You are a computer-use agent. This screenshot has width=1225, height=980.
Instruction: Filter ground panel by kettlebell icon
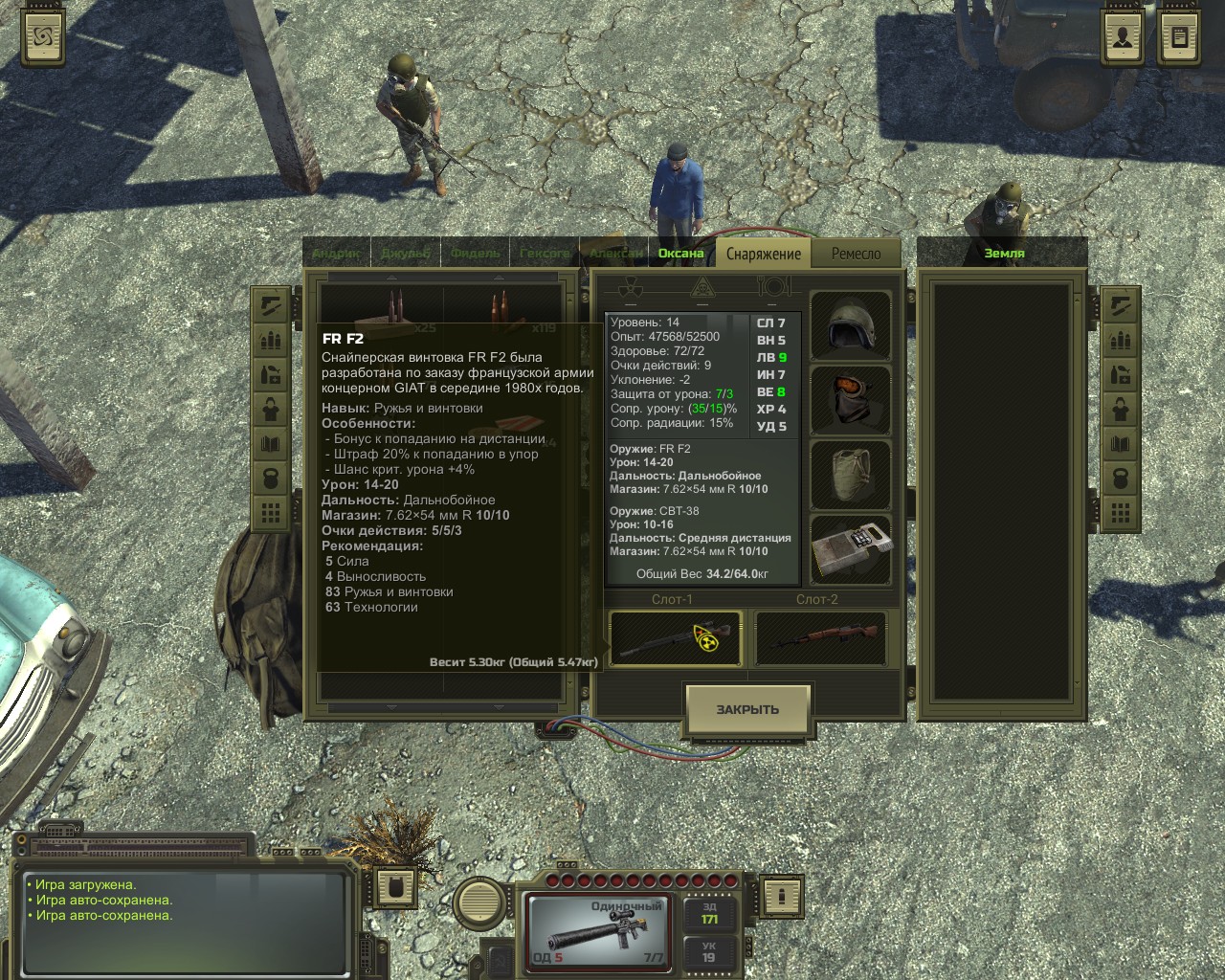point(1120,479)
